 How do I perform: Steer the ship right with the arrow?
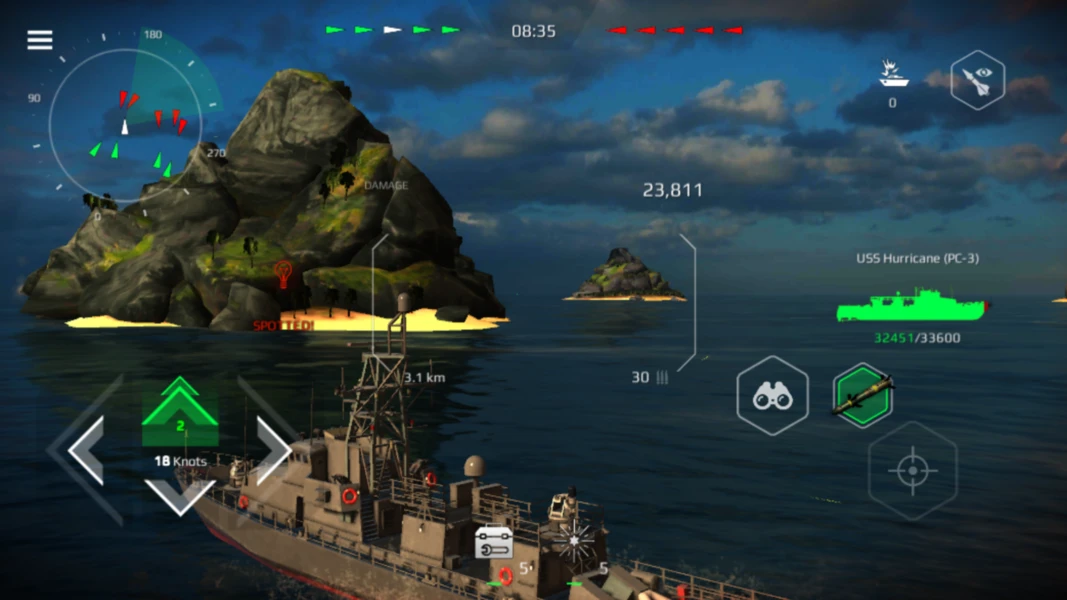click(272, 450)
